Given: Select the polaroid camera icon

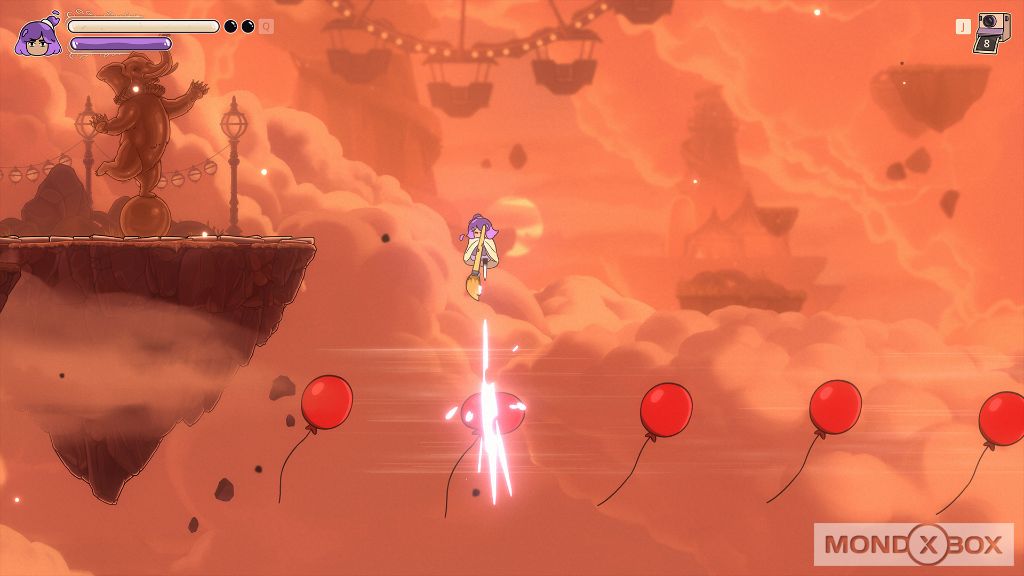Looking at the screenshot, I should click(992, 31).
